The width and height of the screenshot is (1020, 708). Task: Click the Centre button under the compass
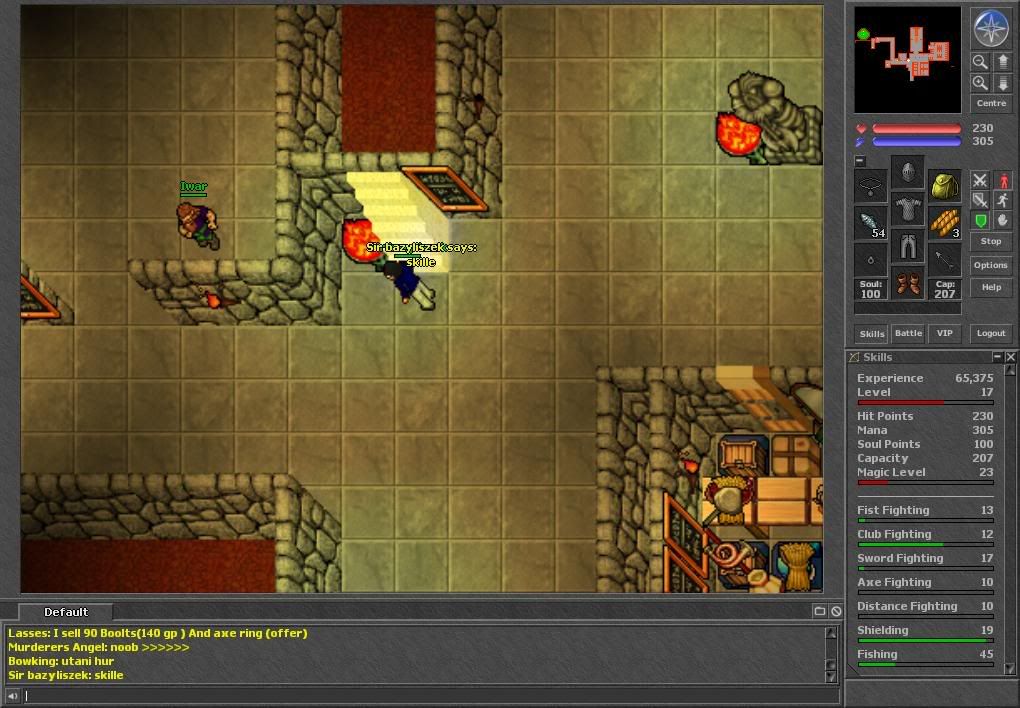pos(991,103)
